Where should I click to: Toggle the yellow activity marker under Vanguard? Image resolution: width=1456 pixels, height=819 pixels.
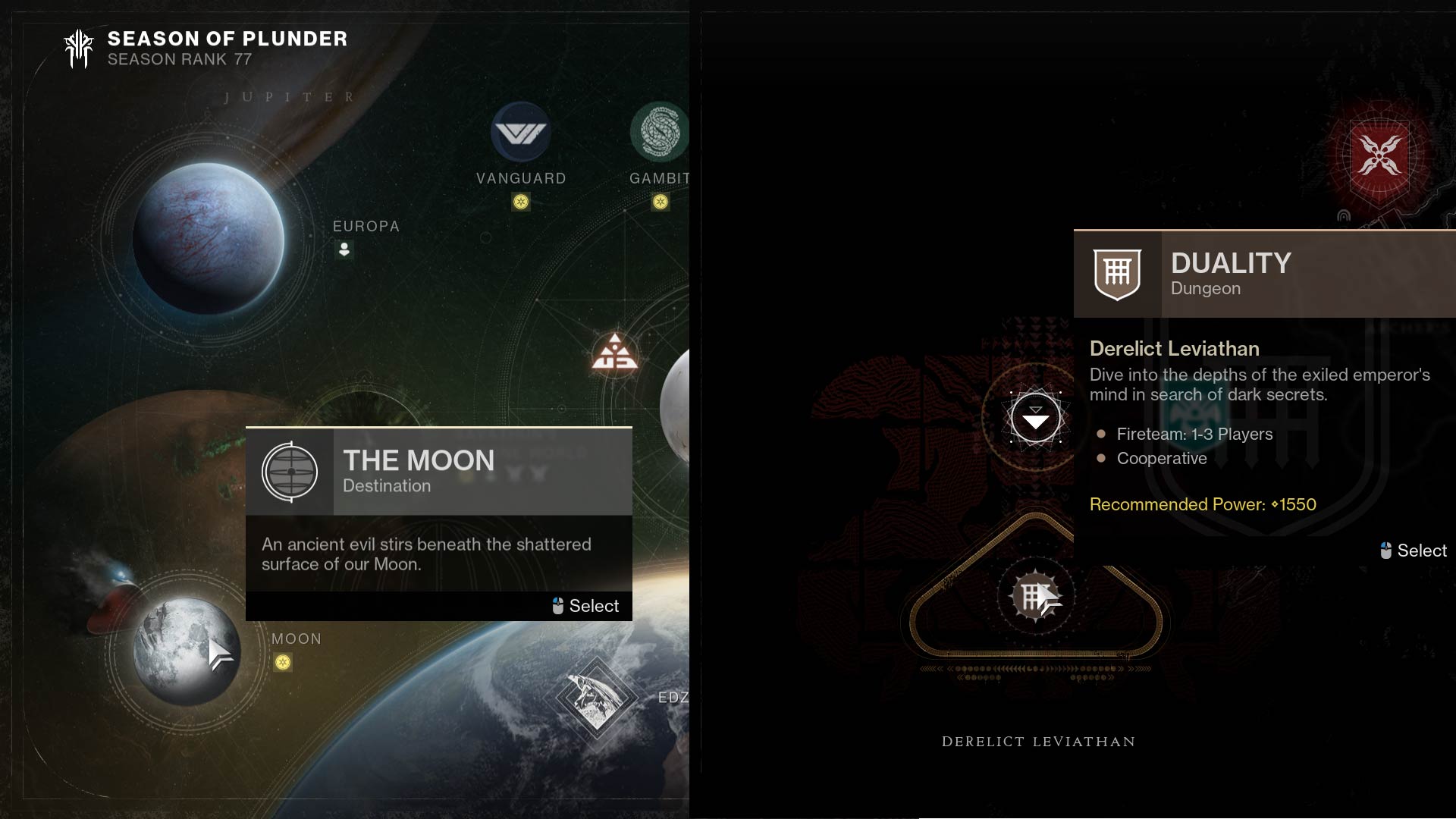point(521,202)
